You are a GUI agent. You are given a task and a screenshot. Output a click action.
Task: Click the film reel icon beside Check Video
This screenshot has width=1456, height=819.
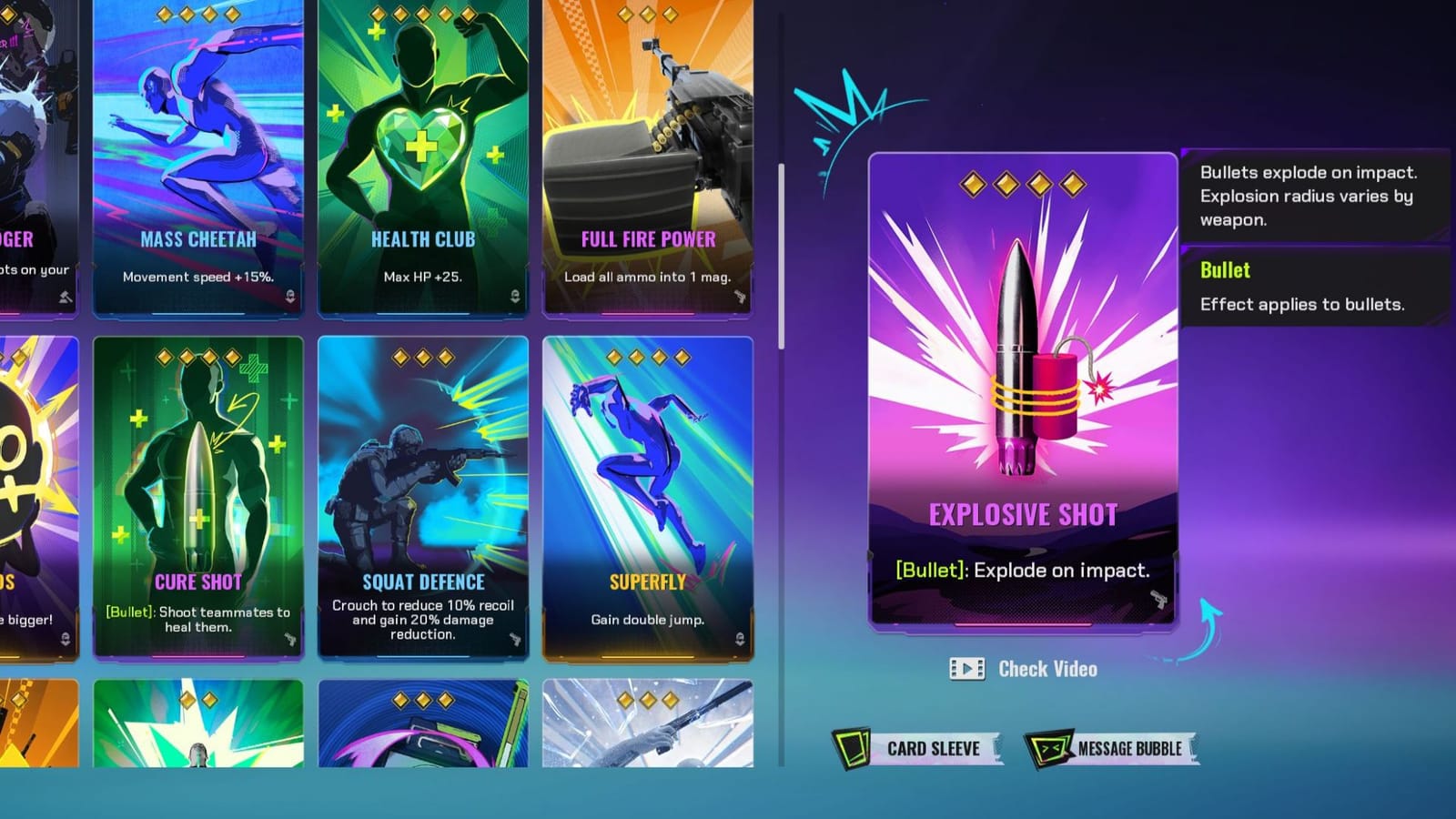coord(966,669)
